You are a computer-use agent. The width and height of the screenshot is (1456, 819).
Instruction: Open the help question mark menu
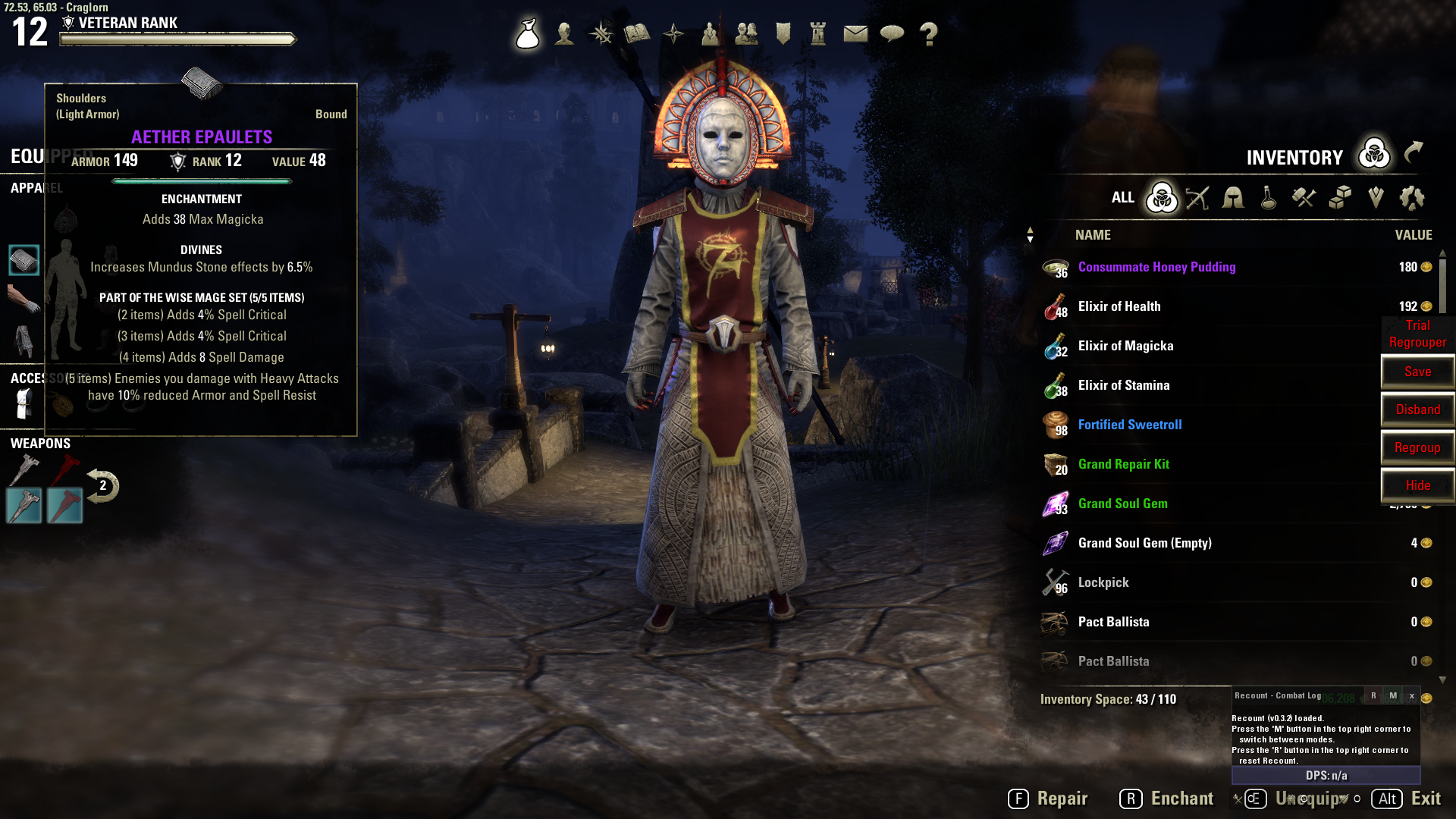tap(928, 33)
